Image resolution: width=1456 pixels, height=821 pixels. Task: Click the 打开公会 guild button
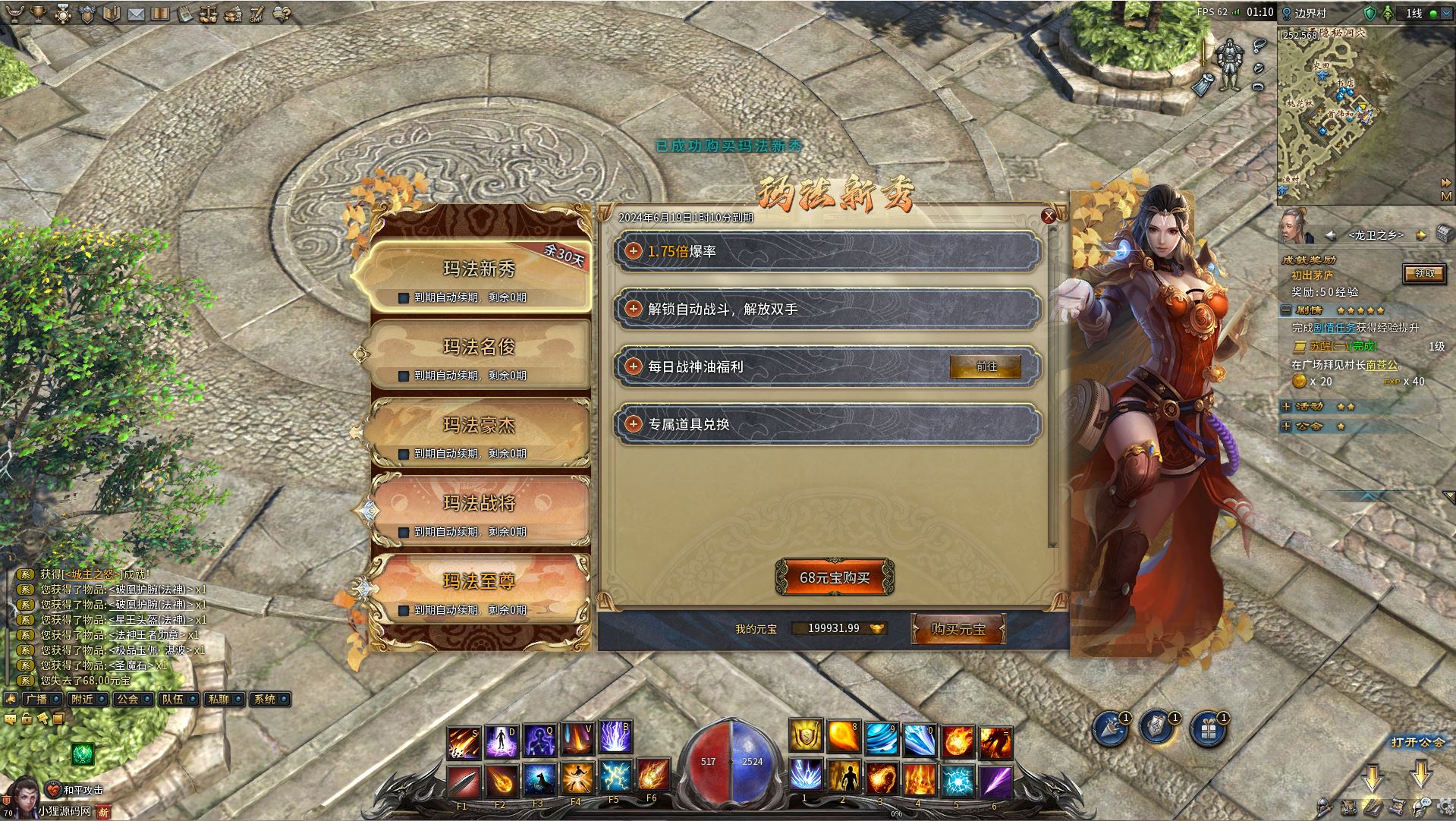pos(1417,742)
